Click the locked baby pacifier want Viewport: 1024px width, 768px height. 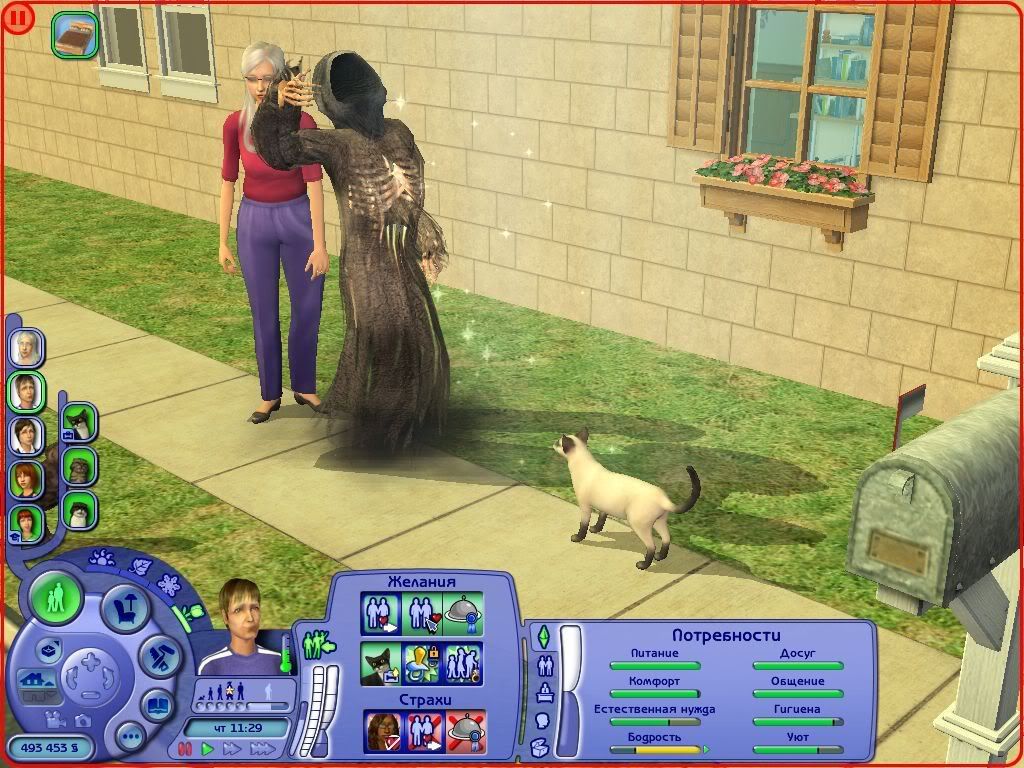422,663
